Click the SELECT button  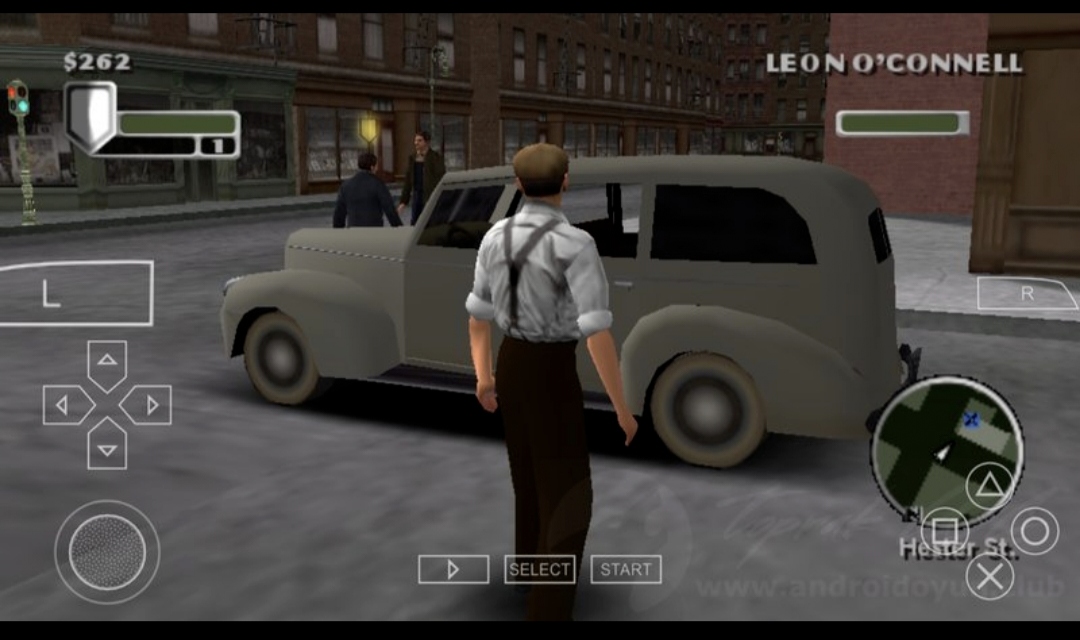(539, 569)
